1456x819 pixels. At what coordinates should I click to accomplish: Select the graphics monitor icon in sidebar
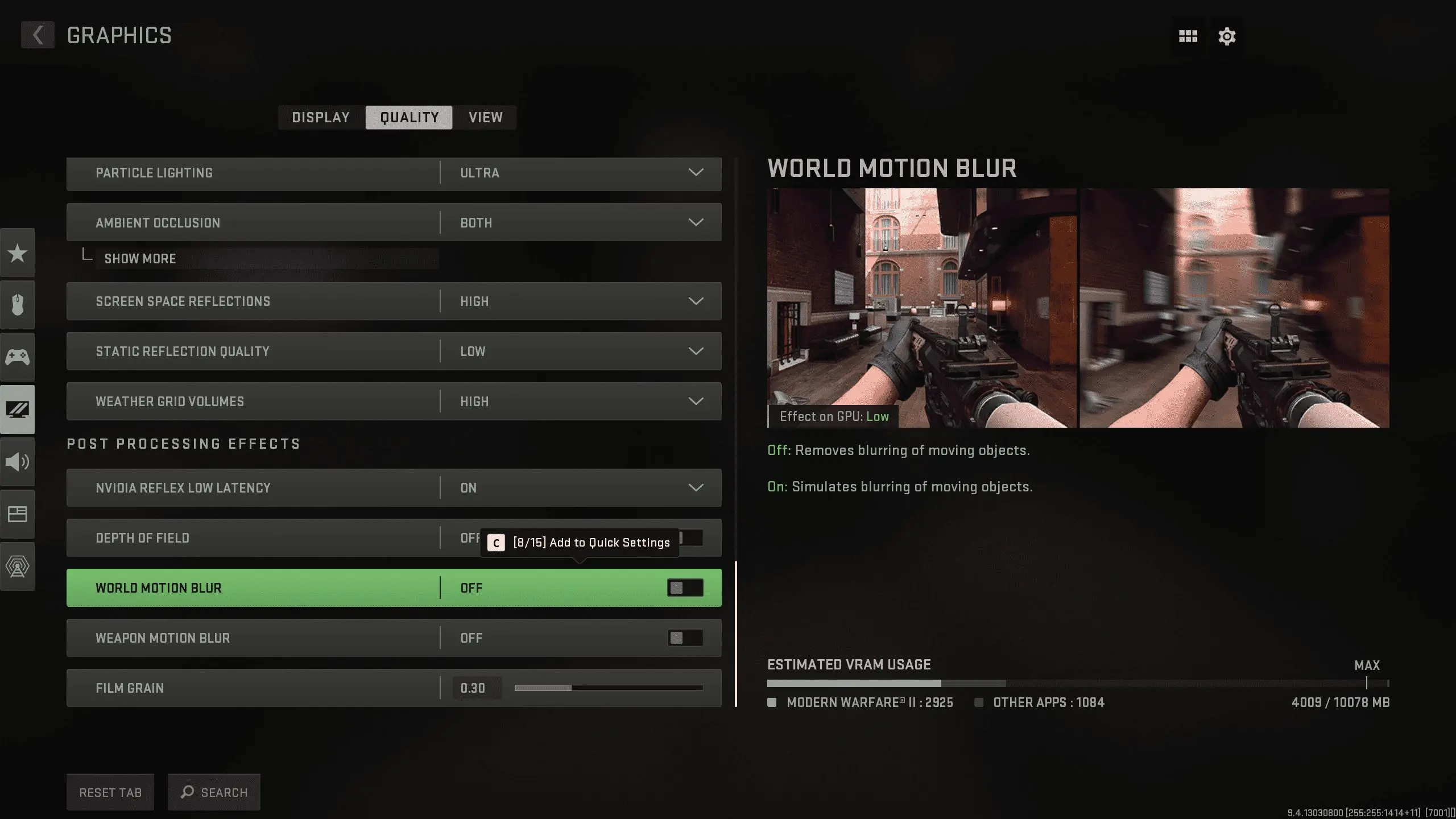18,409
